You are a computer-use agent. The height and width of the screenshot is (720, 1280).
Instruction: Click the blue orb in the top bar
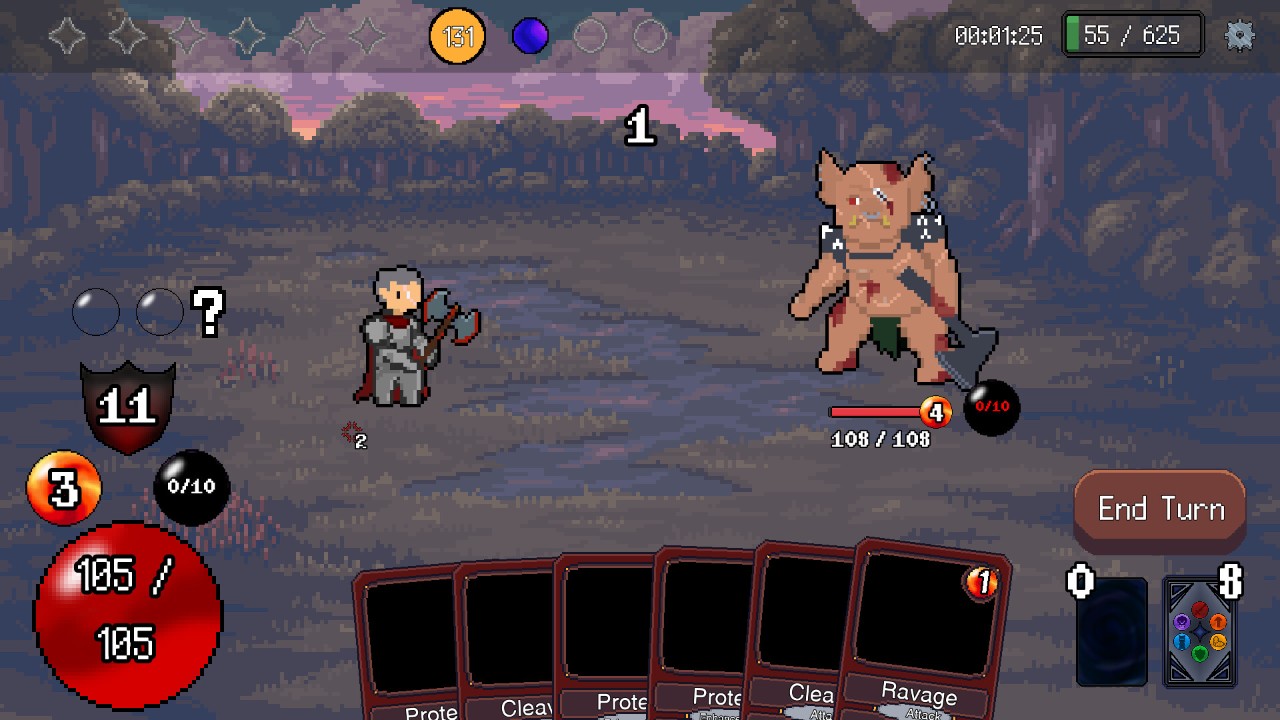[x=530, y=37]
